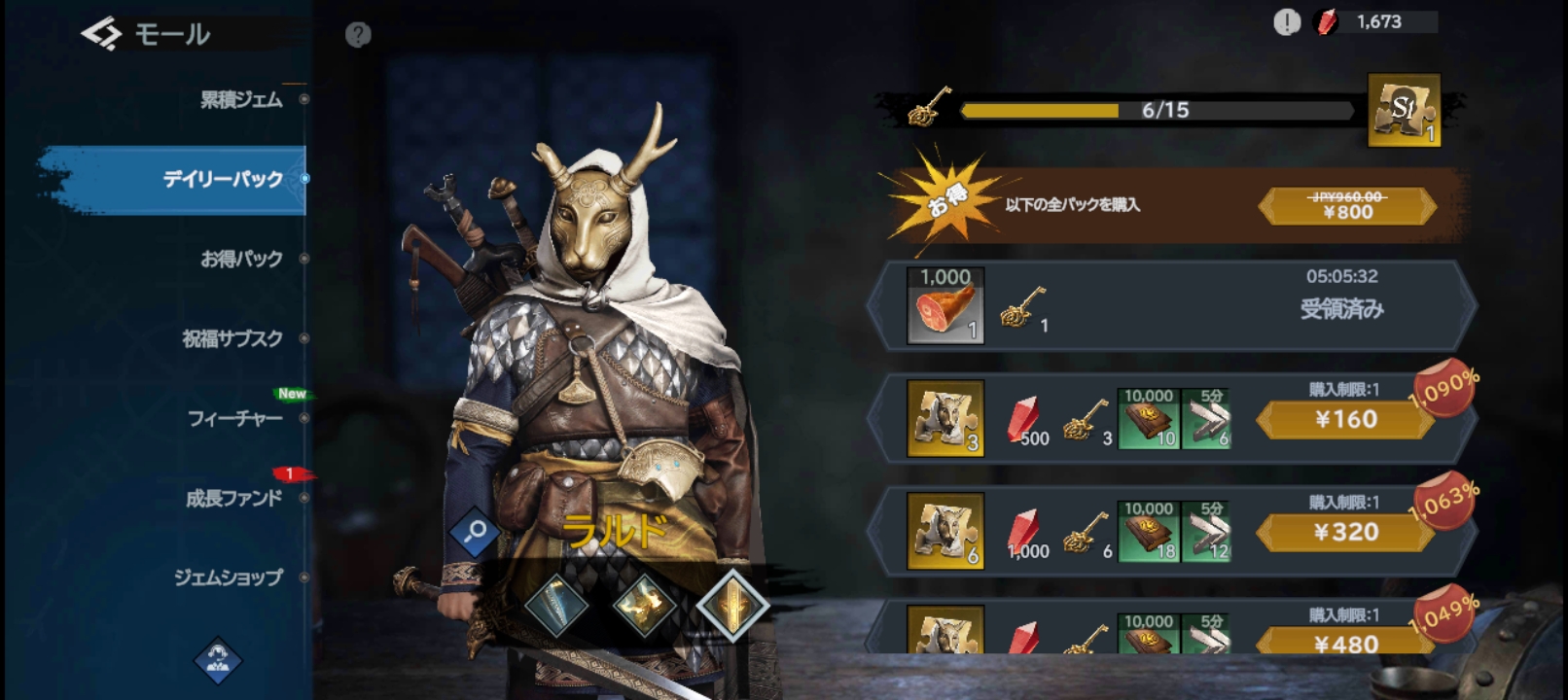Switch to the 累積ジェム tab
This screenshot has height=700, width=1568.
tap(241, 99)
